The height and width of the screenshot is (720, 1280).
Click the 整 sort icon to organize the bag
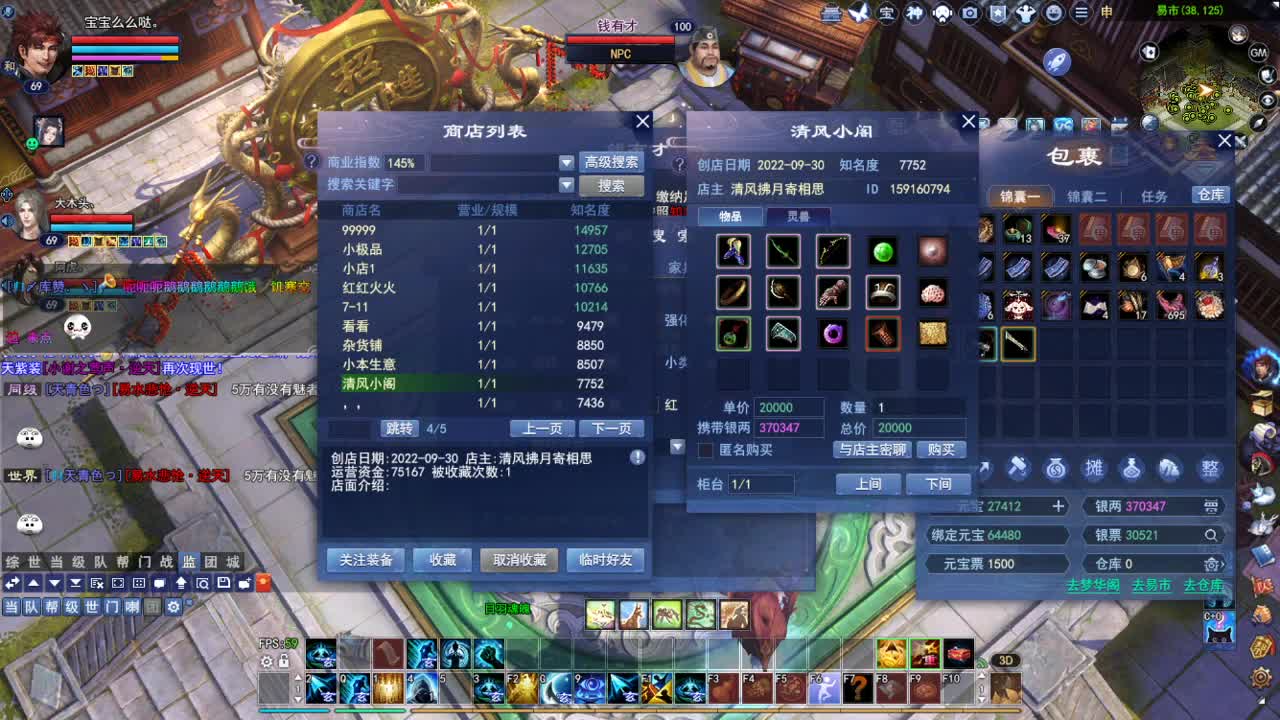coord(1213,469)
